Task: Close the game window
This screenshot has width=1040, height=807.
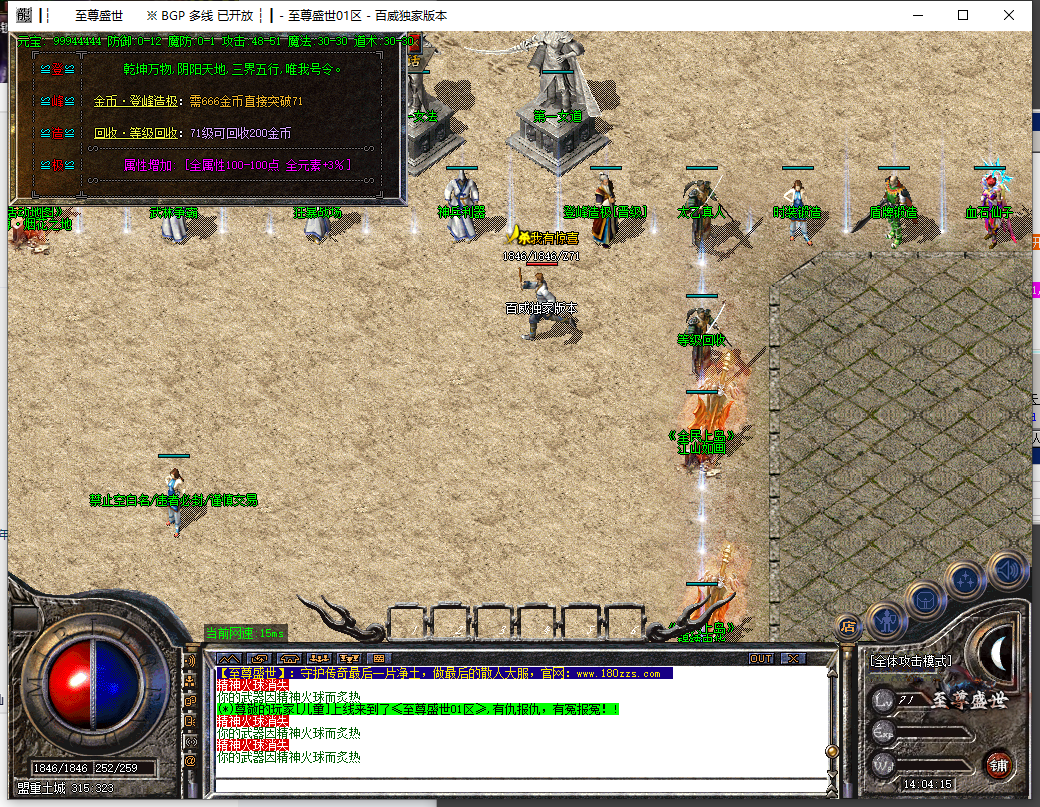Action: [x=1009, y=15]
